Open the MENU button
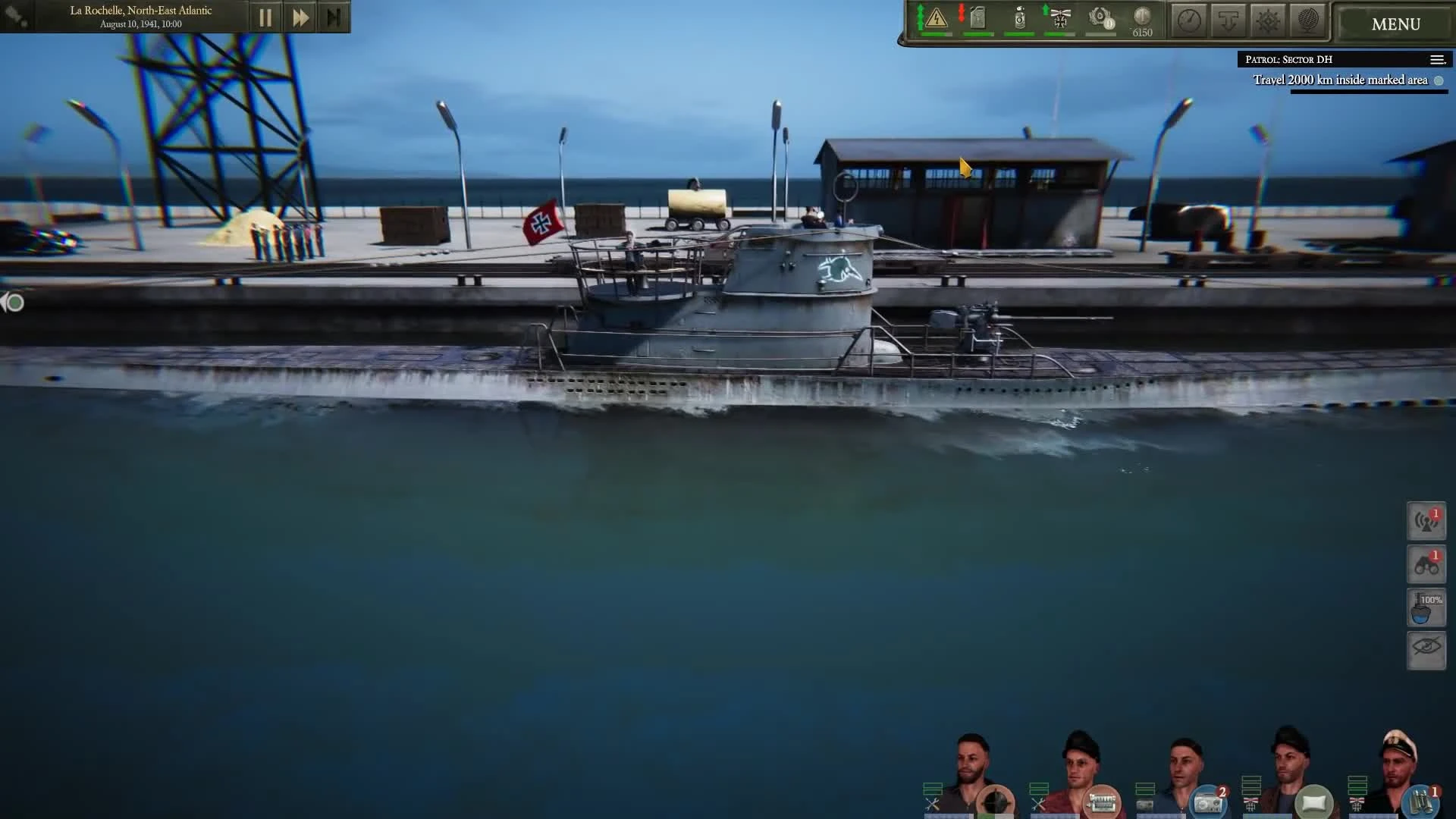 [x=1394, y=24]
